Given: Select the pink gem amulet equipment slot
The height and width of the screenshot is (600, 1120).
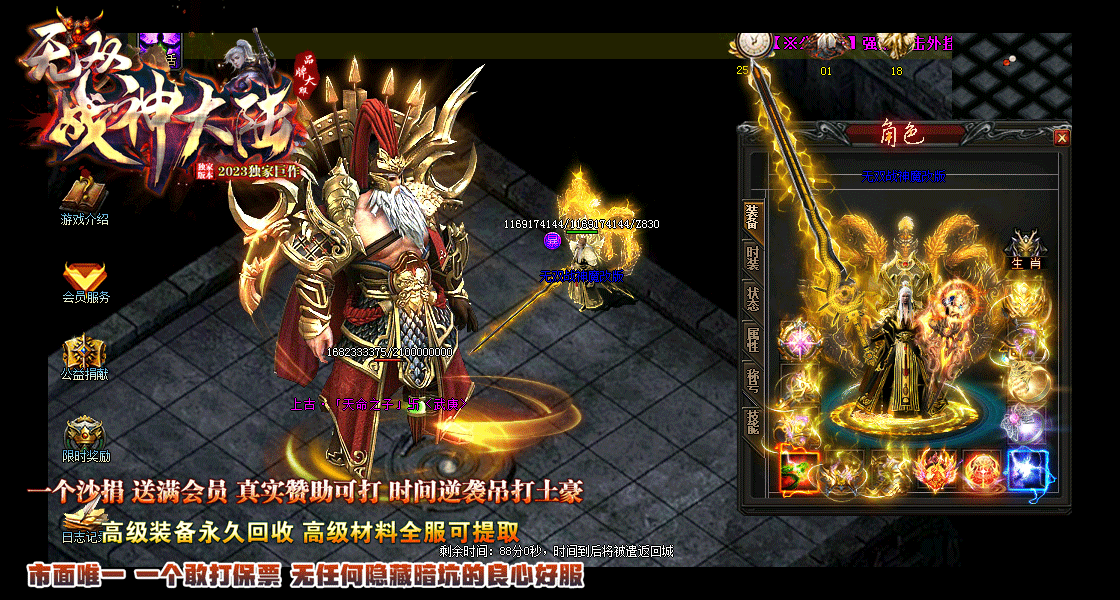Looking at the screenshot, I should click(800, 340).
